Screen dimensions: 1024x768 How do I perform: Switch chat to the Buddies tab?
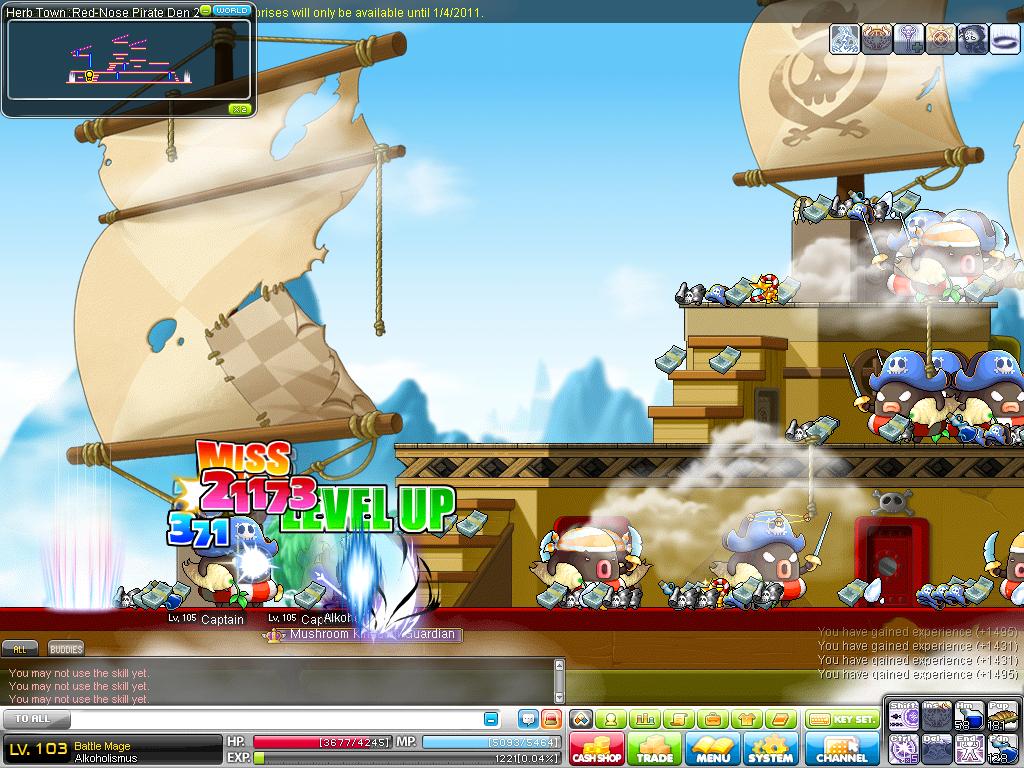point(66,649)
